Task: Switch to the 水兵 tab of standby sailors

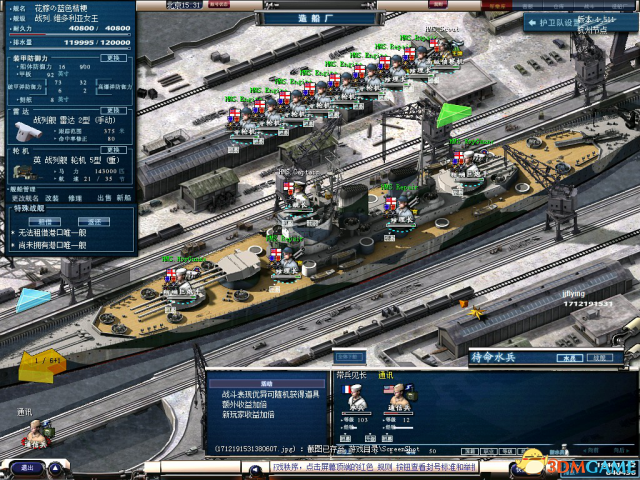Action: pyautogui.click(x=566, y=356)
